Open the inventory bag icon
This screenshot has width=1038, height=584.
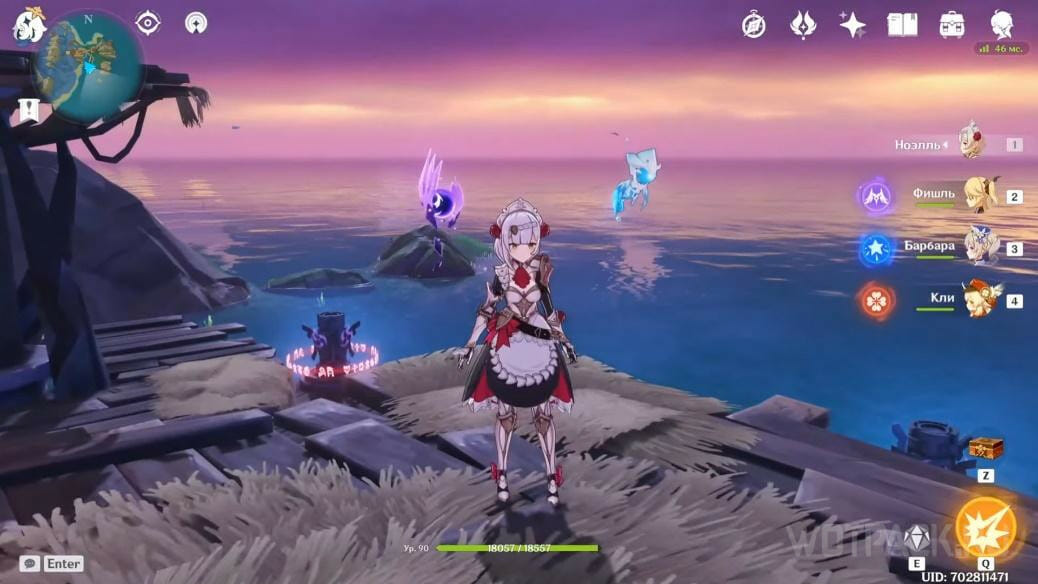tap(952, 25)
